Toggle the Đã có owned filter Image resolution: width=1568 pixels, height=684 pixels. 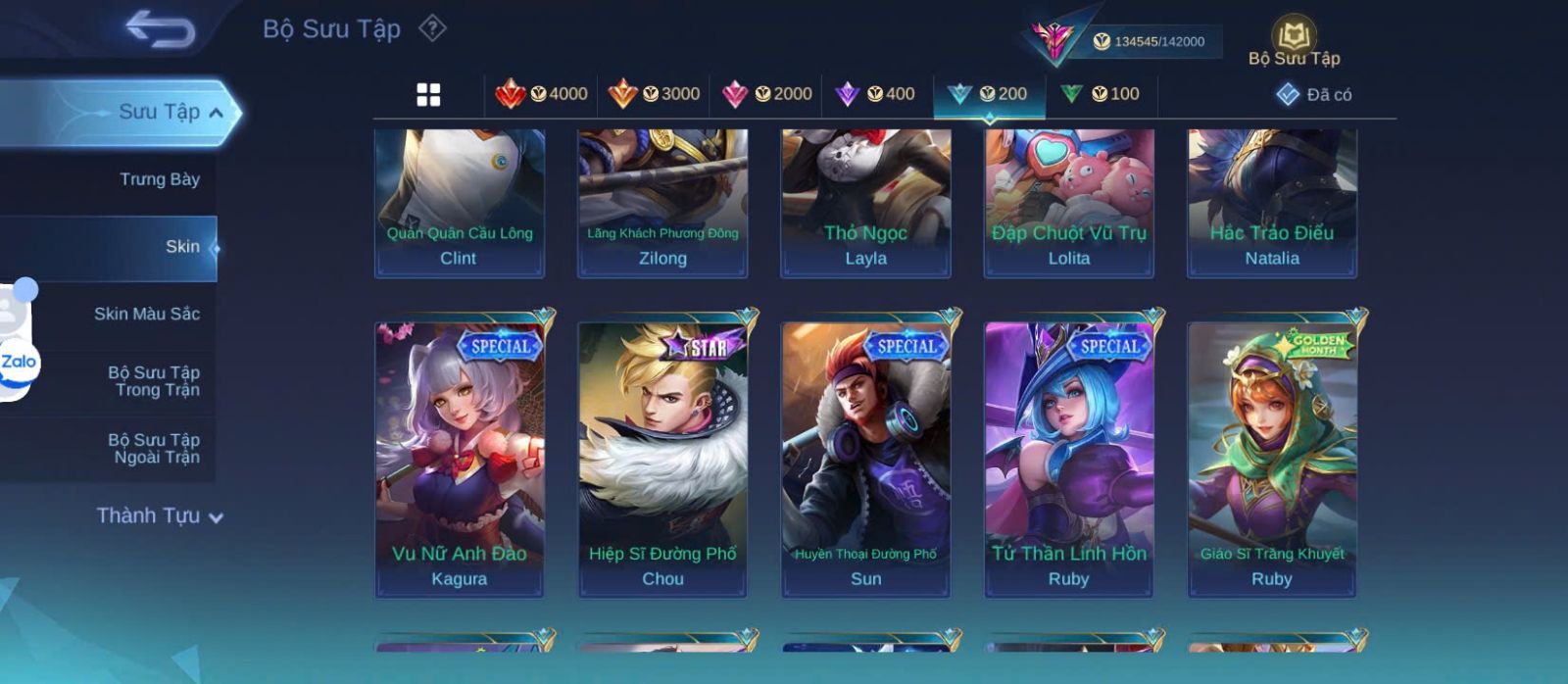click(1314, 95)
